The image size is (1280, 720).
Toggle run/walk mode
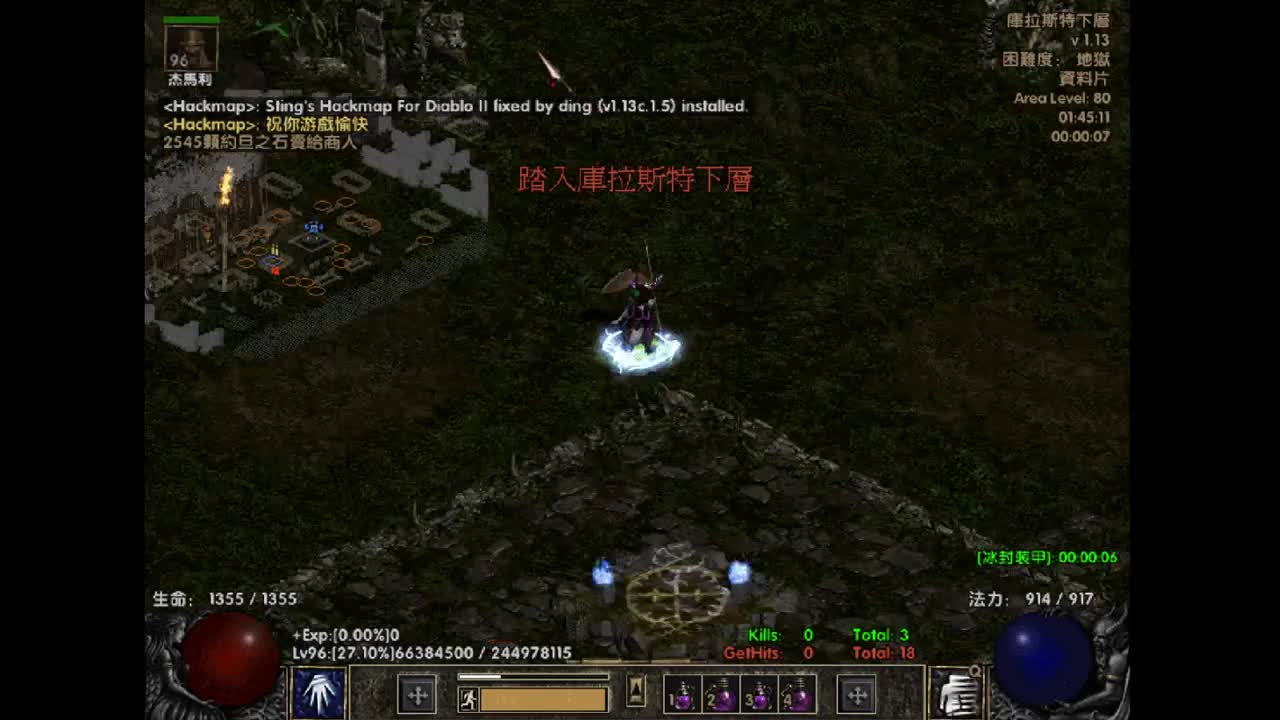coord(468,698)
